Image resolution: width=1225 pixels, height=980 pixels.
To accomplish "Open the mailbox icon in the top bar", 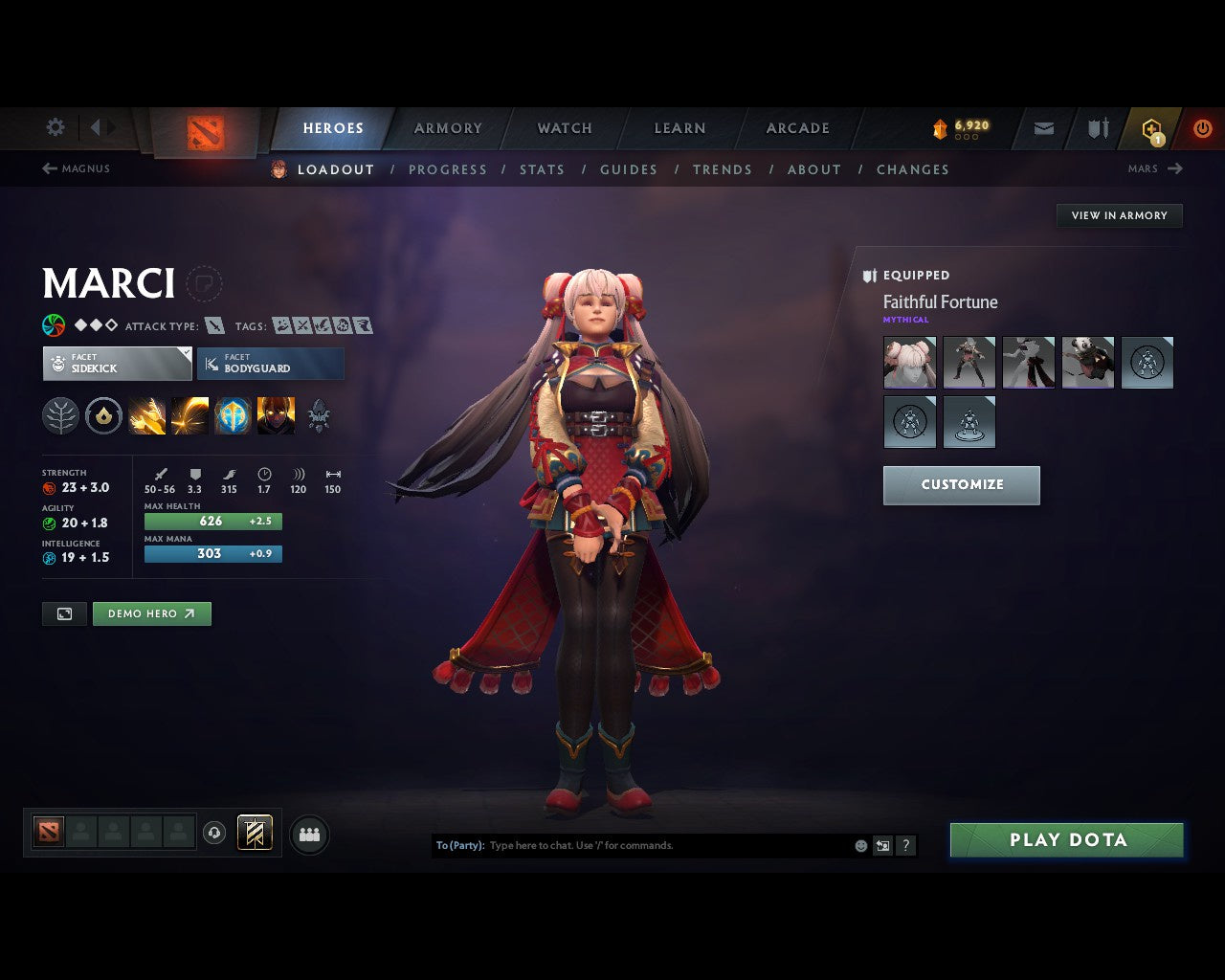I will [1042, 127].
